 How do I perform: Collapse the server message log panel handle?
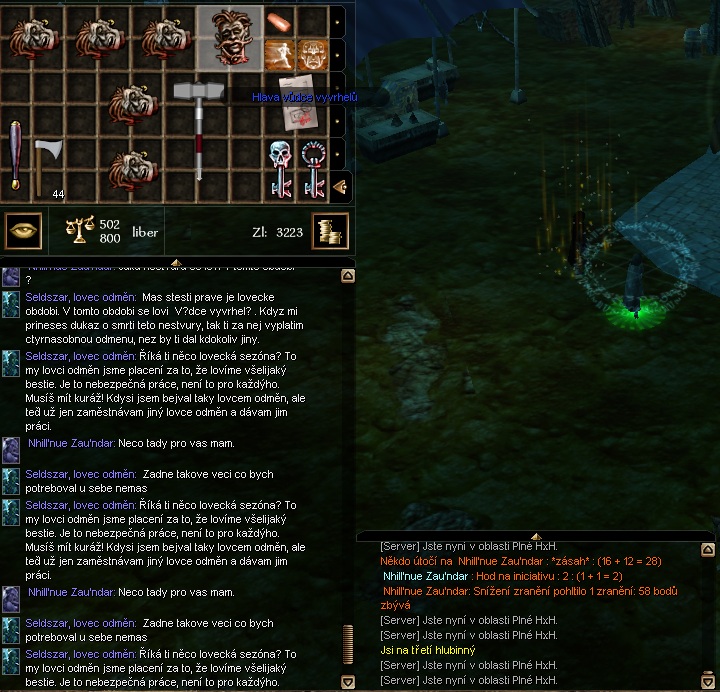click(x=536, y=537)
